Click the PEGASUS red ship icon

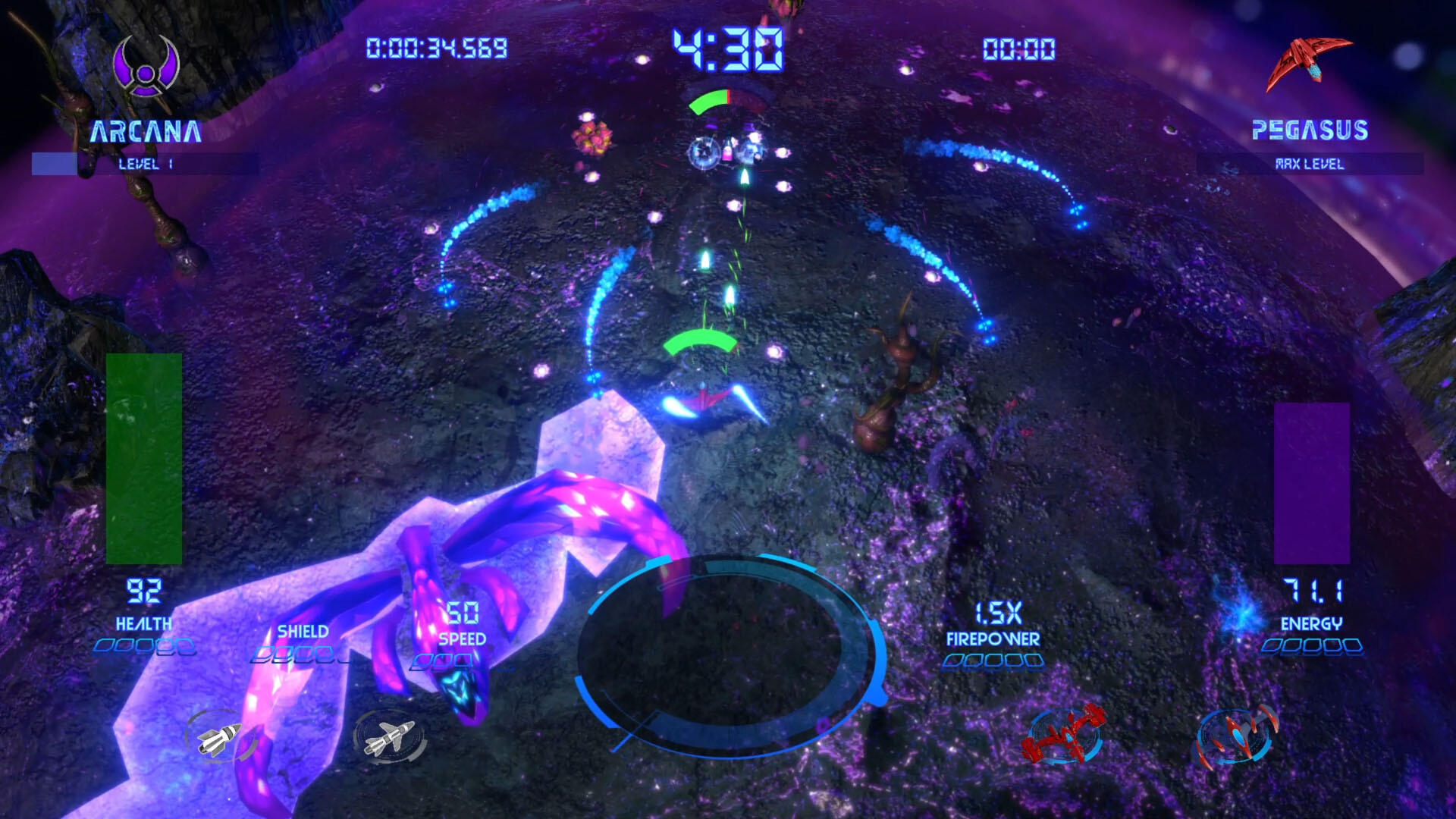(x=1310, y=57)
